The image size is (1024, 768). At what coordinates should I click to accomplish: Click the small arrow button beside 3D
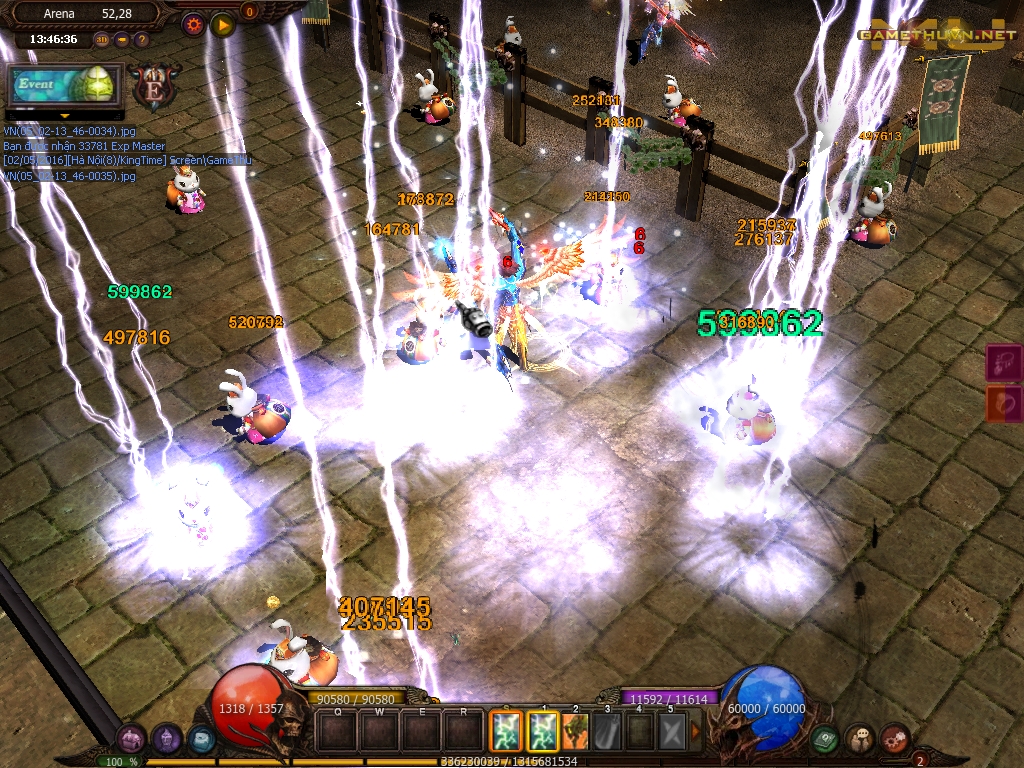coord(121,40)
